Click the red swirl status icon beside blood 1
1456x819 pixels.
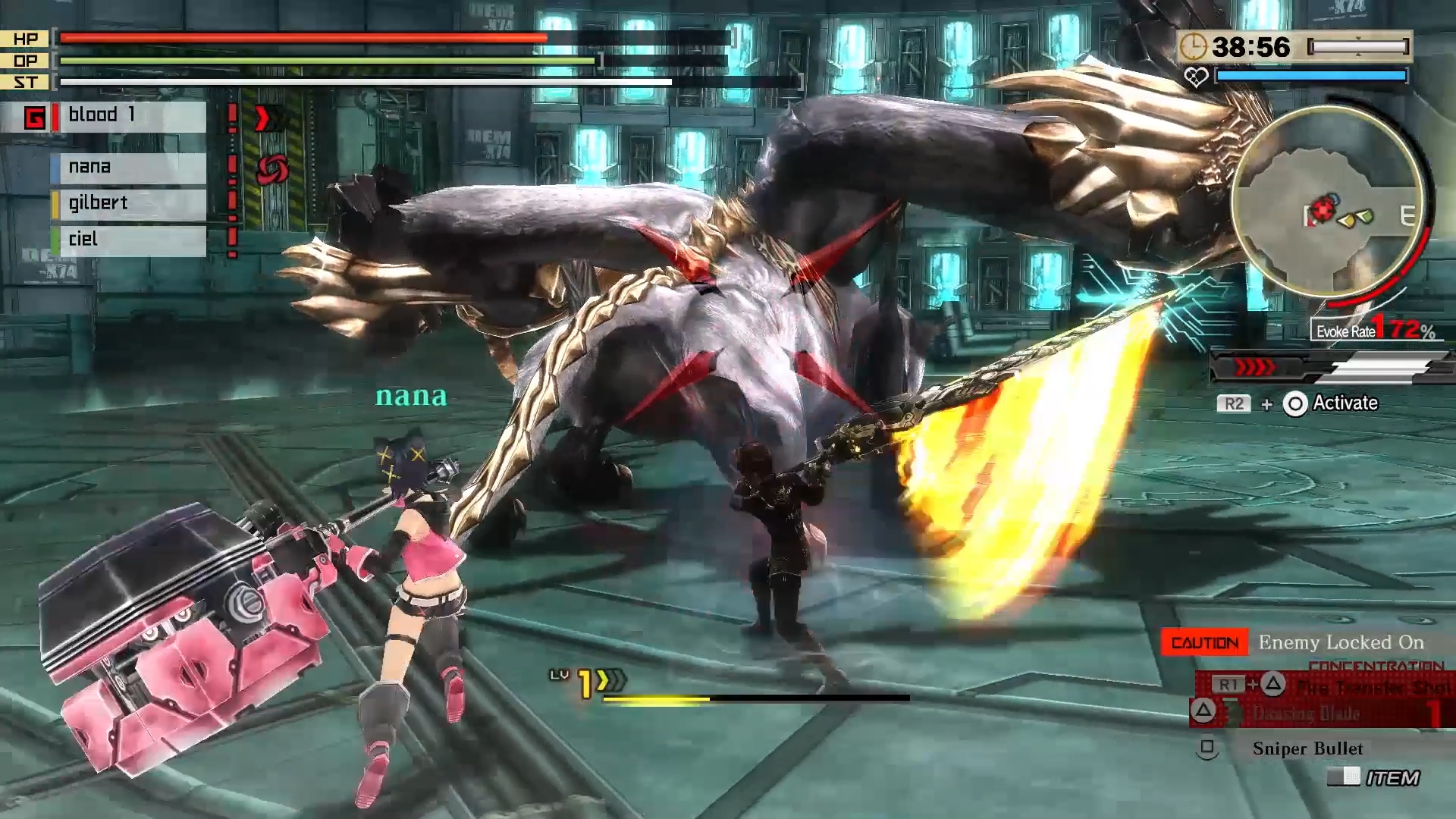(x=273, y=167)
